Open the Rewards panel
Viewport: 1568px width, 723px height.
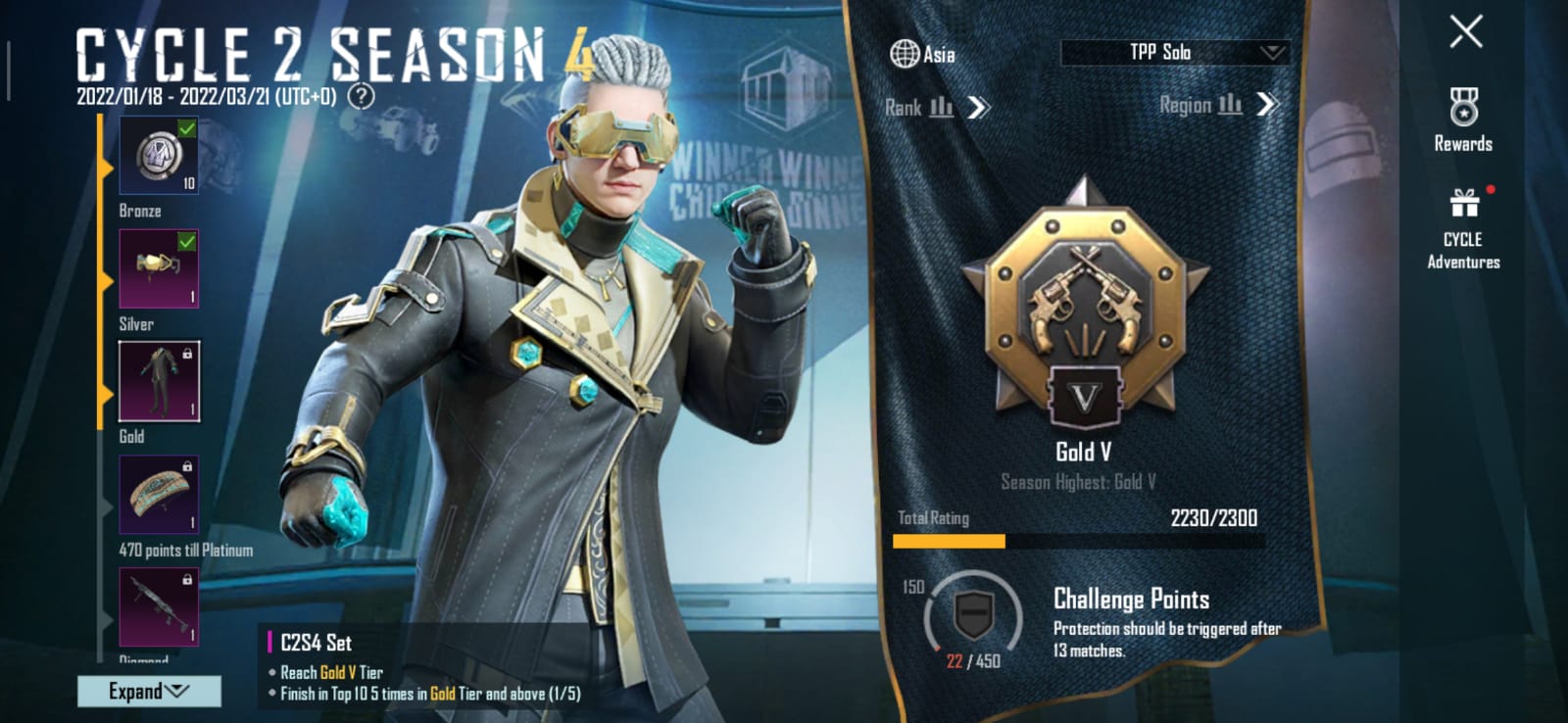click(x=1463, y=120)
